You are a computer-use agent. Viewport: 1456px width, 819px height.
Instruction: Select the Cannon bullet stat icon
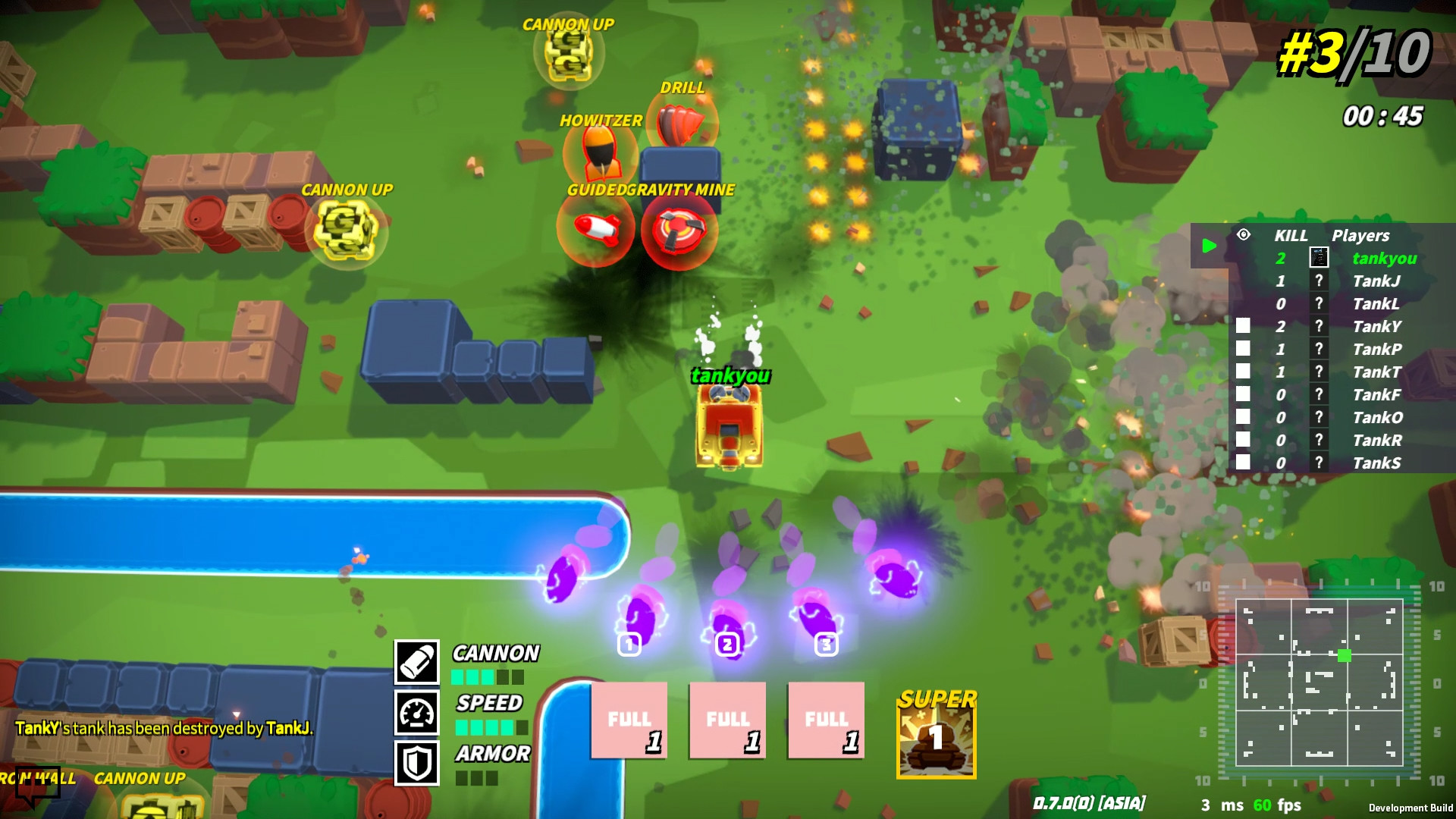tap(416, 661)
